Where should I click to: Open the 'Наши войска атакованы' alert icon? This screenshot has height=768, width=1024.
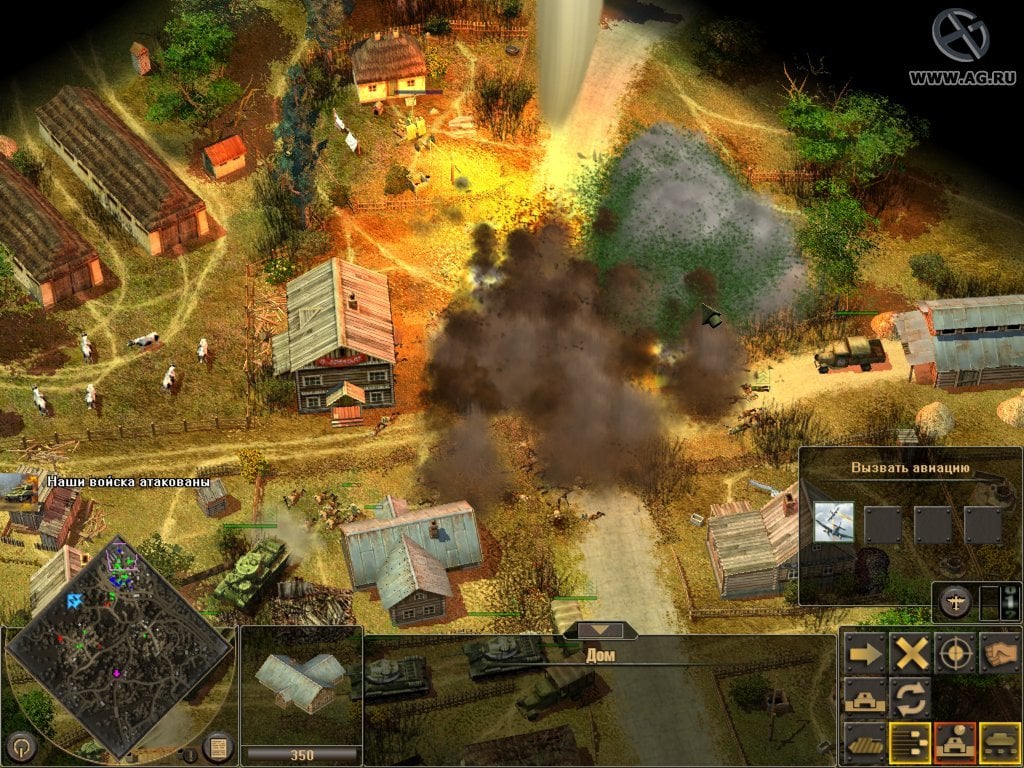20,490
